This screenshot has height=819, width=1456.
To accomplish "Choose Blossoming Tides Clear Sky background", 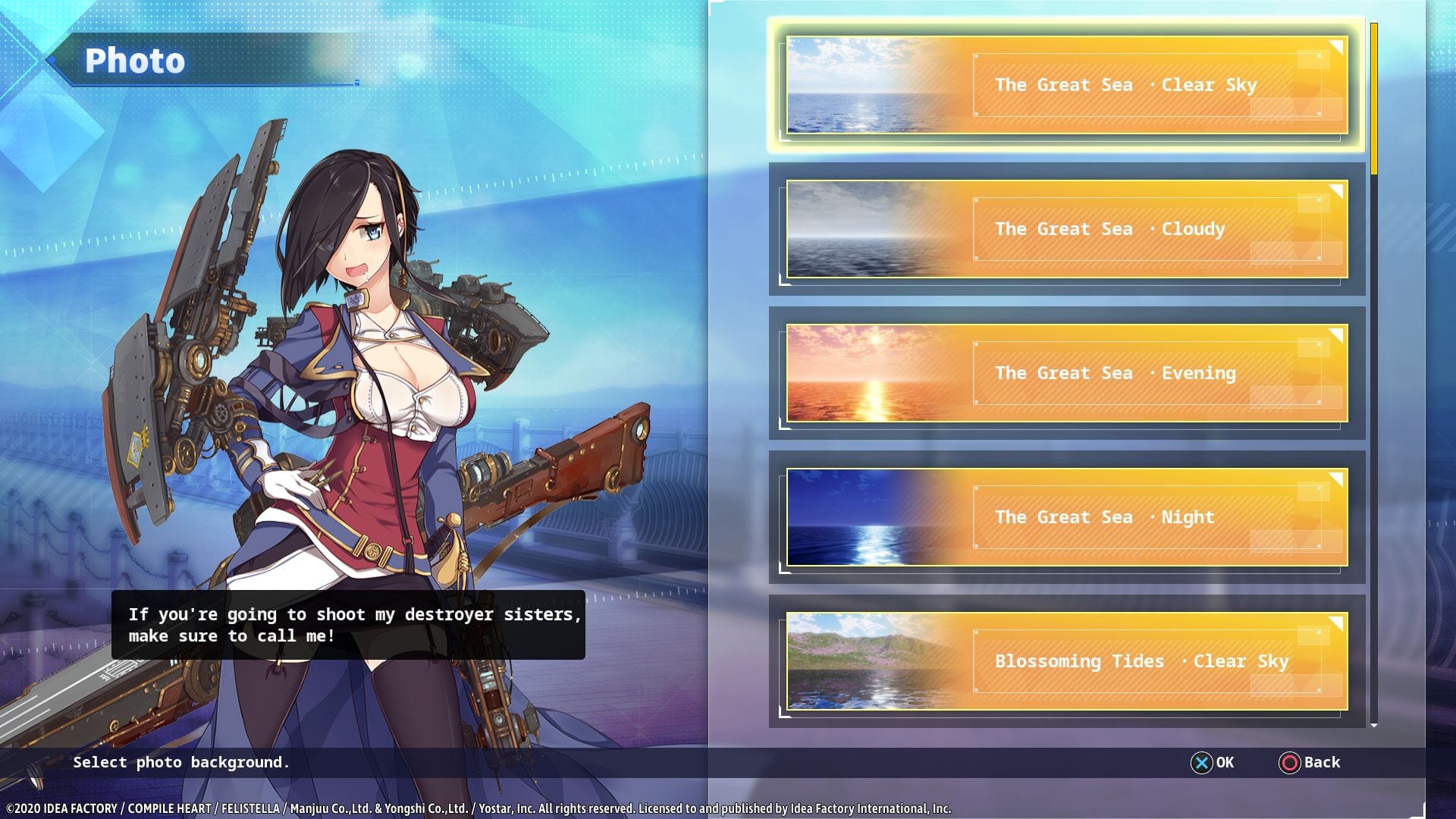I will point(1066,661).
